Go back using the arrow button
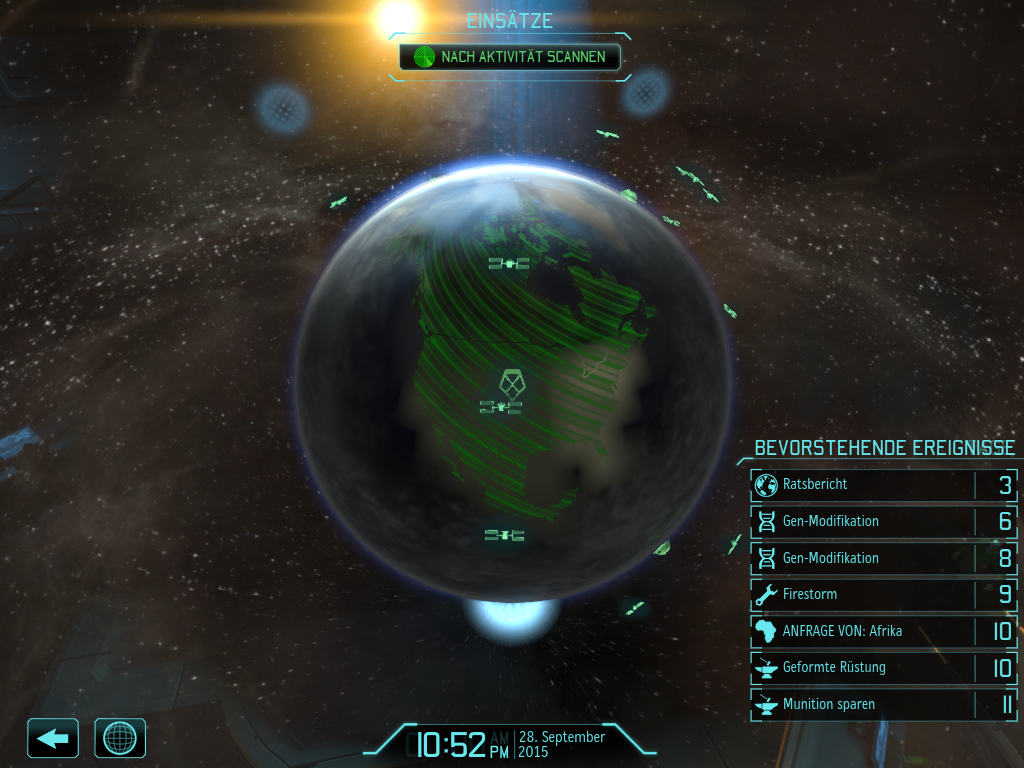 [53, 738]
